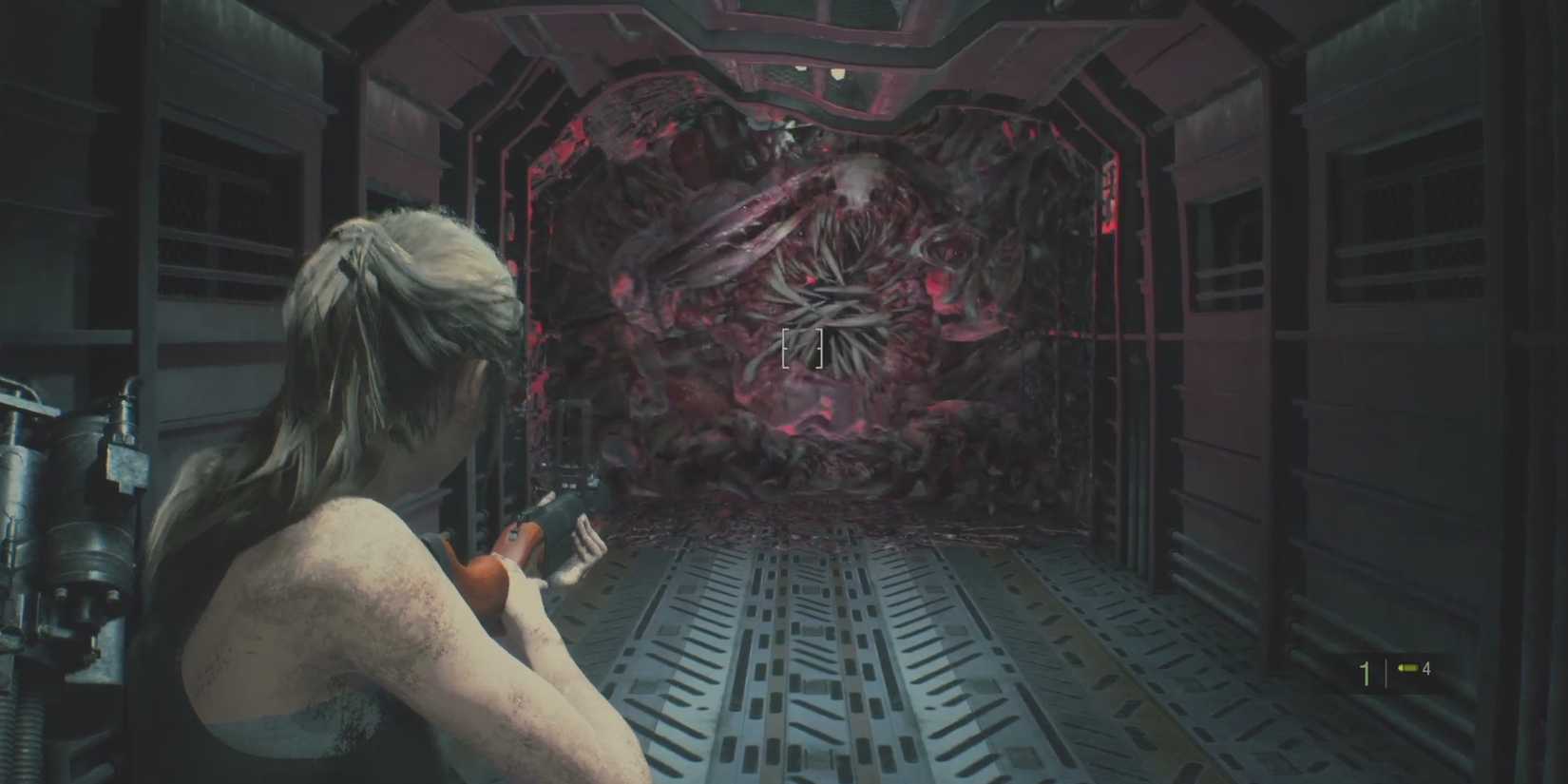Select the ammo count number 1
This screenshot has height=784, width=1568.
click(x=1365, y=672)
